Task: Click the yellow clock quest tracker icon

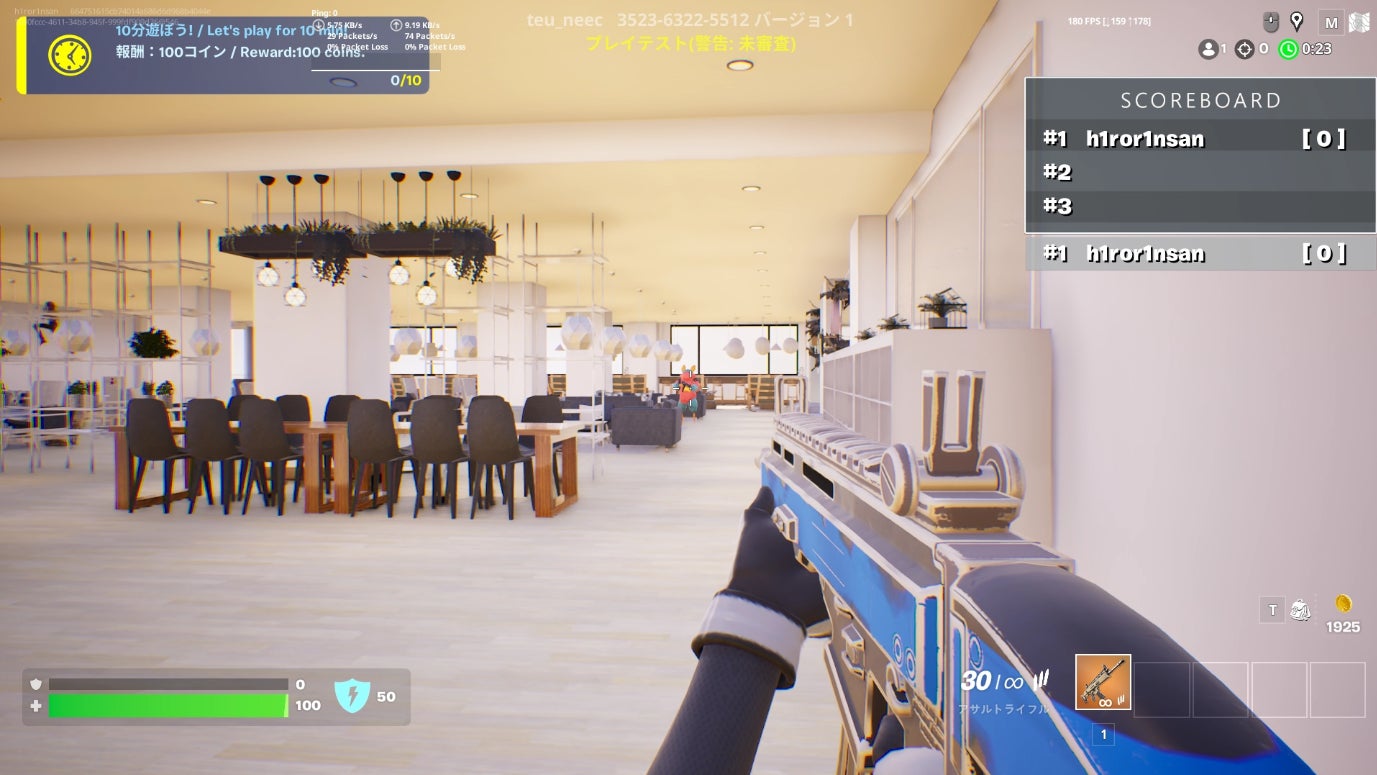Action: pos(70,55)
